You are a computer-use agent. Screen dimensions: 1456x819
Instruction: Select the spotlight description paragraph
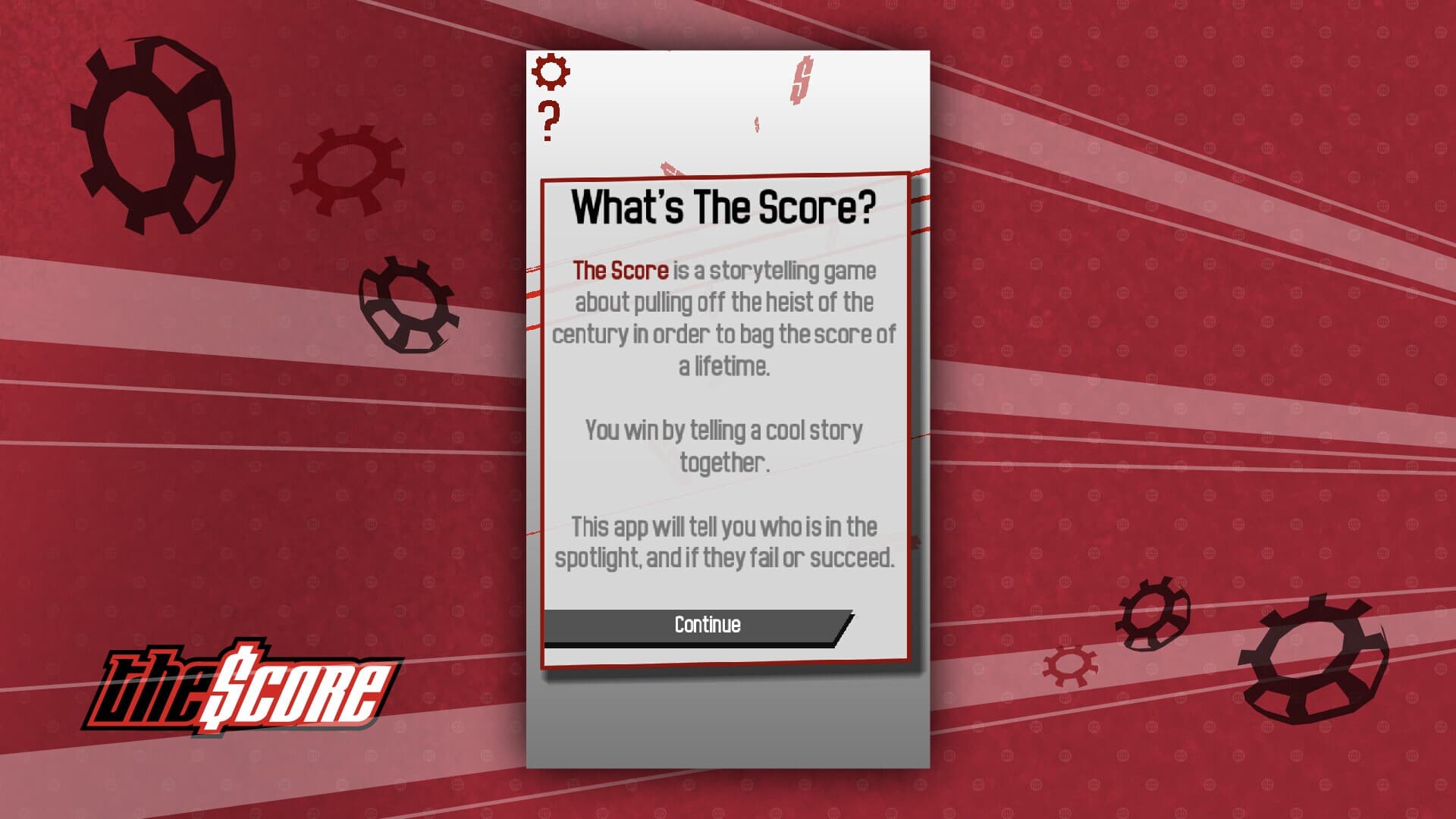[726, 542]
